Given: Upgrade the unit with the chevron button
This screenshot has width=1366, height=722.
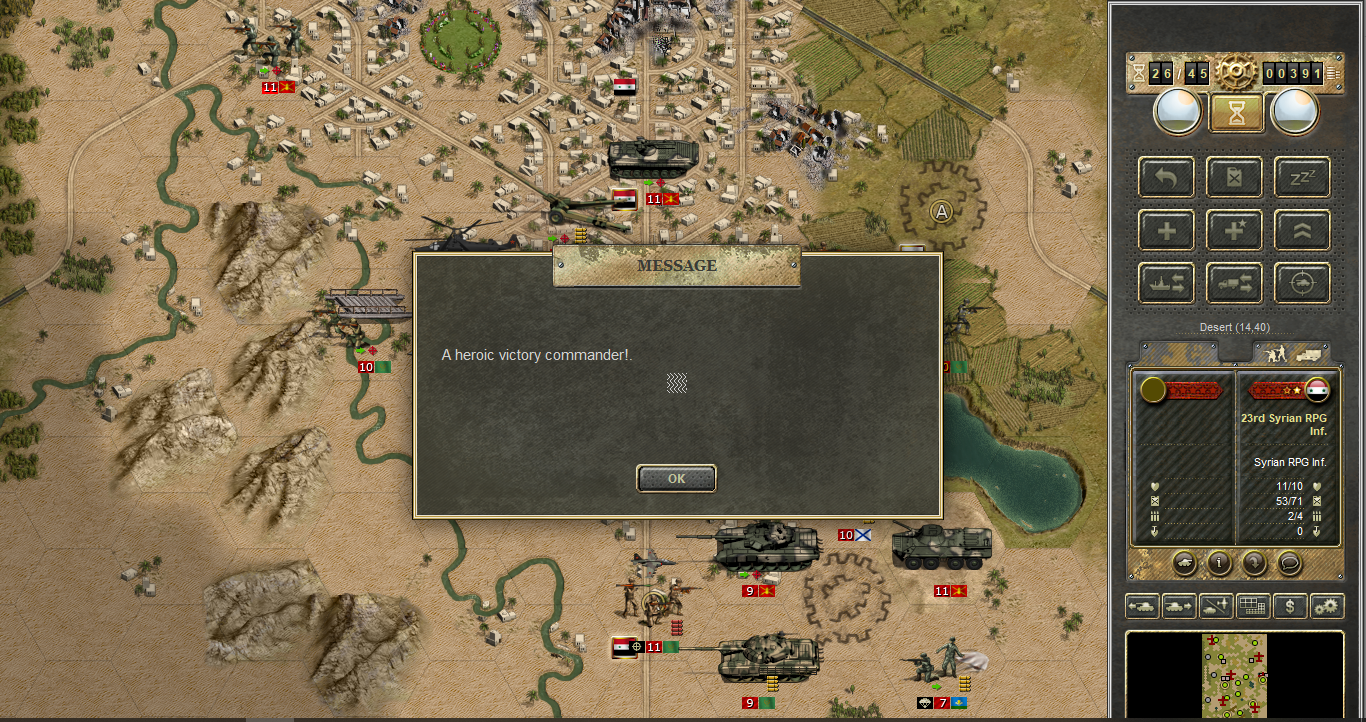Looking at the screenshot, I should pyautogui.click(x=1302, y=231).
